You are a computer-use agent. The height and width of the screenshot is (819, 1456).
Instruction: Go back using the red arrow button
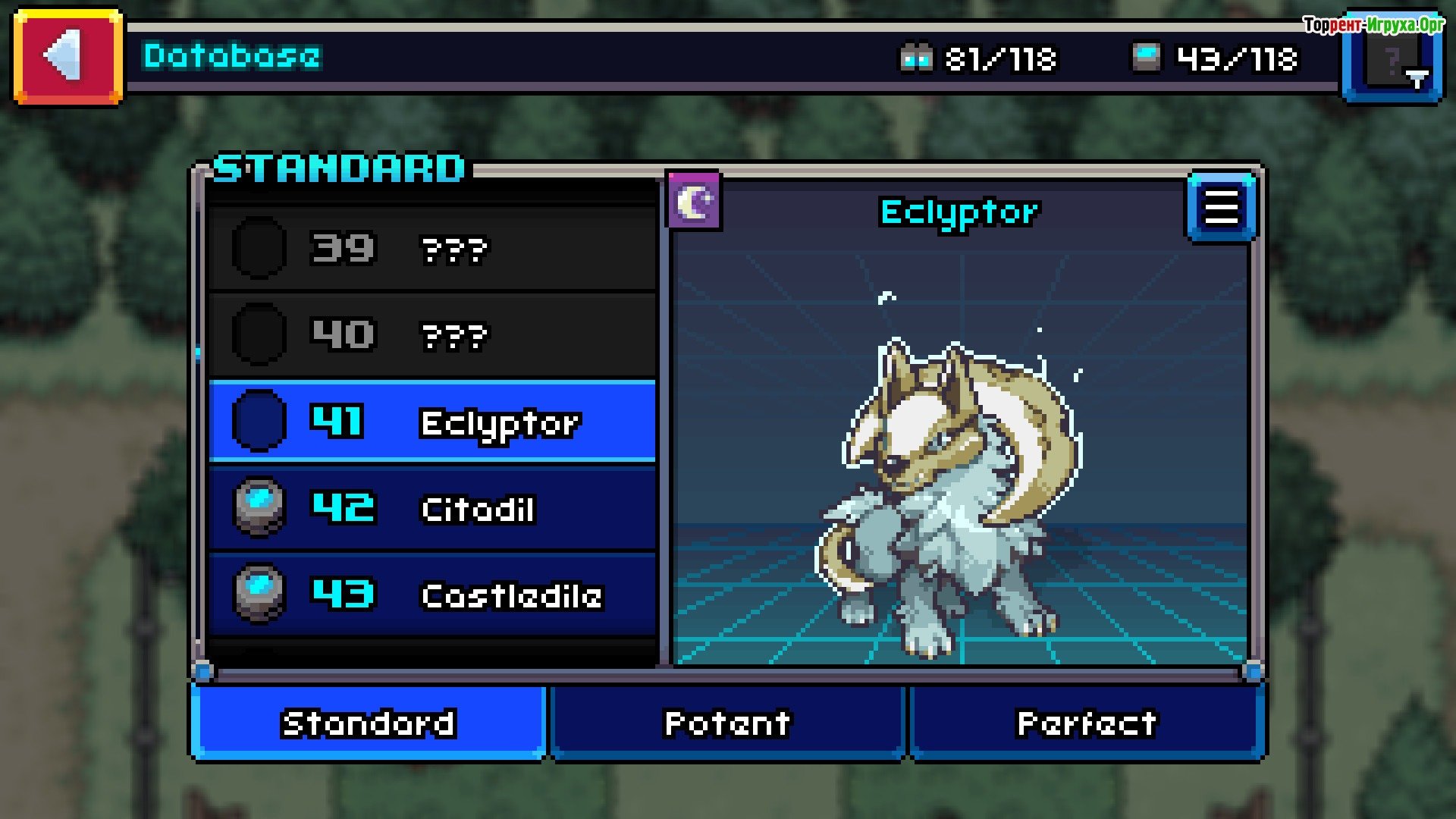pos(67,56)
